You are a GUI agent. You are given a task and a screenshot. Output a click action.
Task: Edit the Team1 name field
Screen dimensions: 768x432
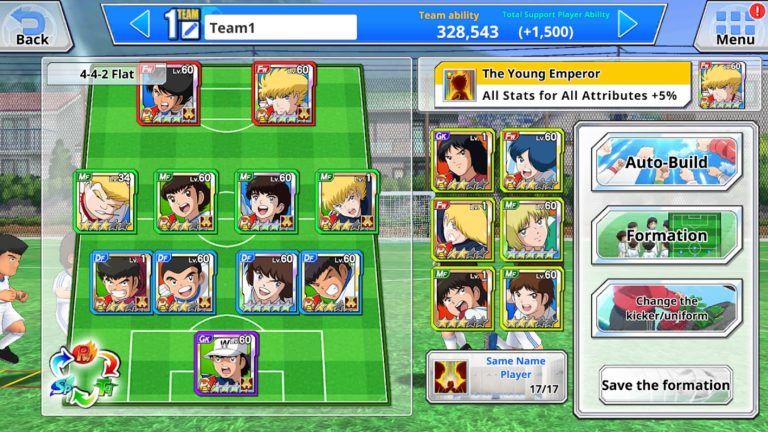pos(280,27)
